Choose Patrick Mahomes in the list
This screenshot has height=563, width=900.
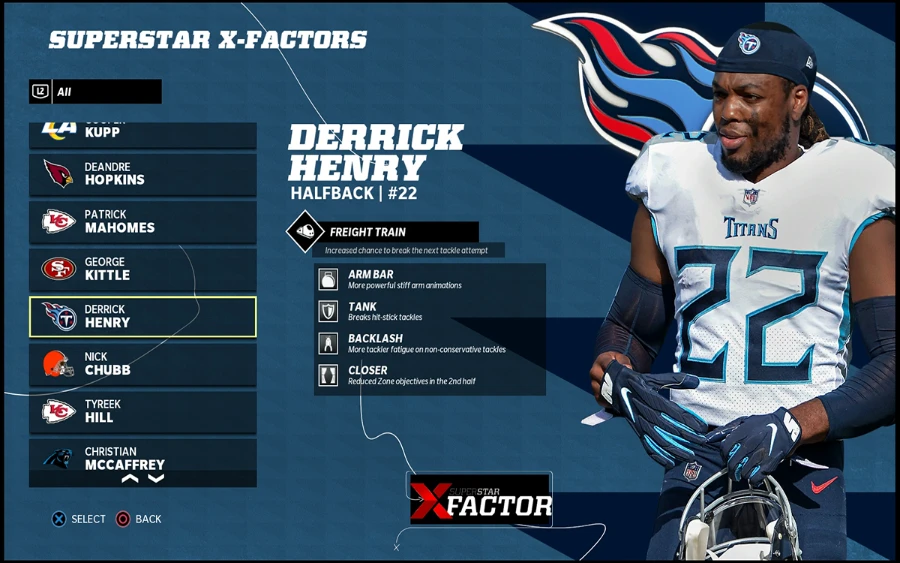click(x=142, y=221)
